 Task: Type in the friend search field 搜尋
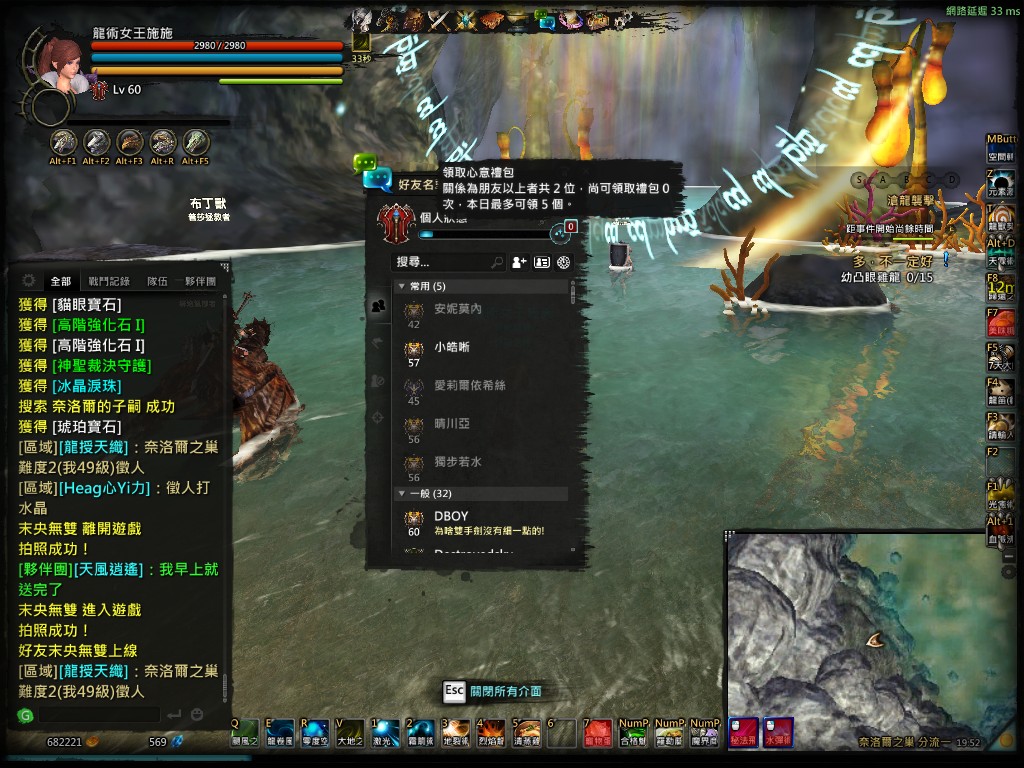click(440, 262)
